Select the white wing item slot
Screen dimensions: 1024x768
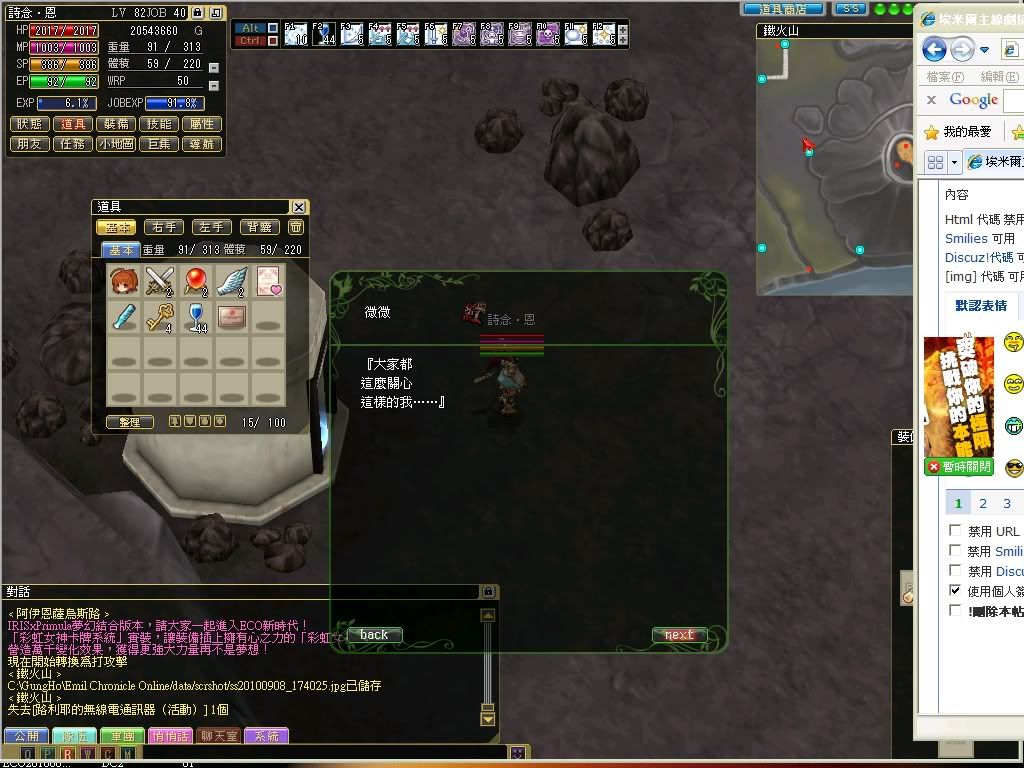tap(232, 281)
